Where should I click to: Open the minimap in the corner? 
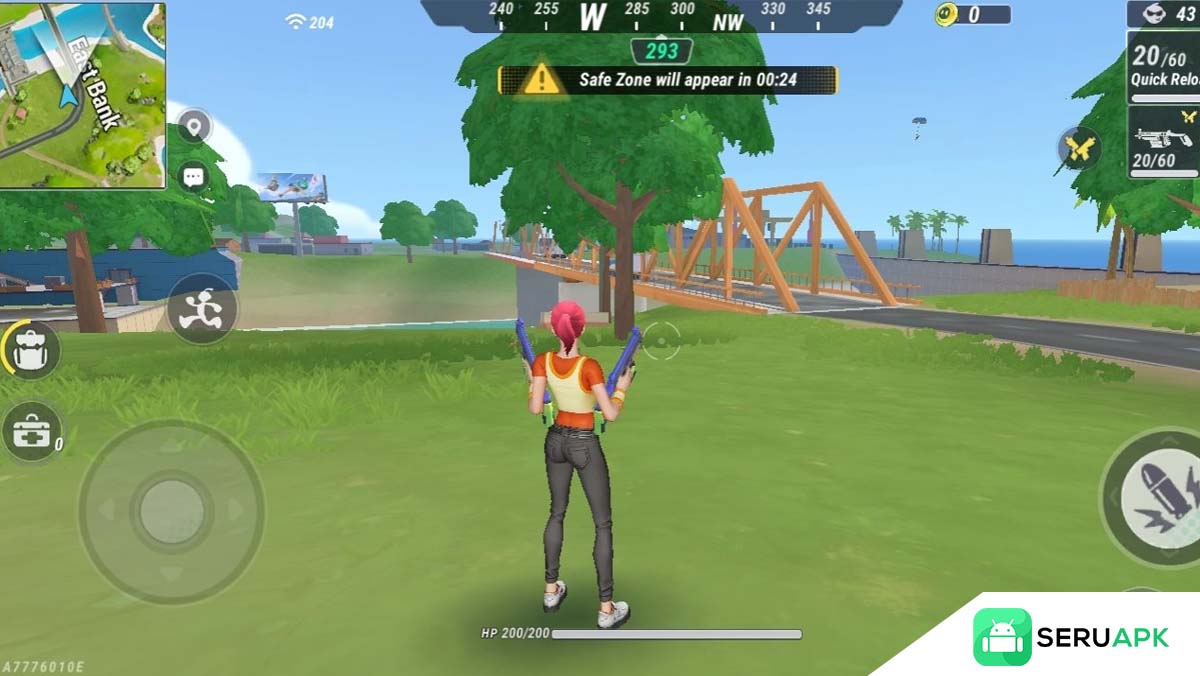click(82, 94)
